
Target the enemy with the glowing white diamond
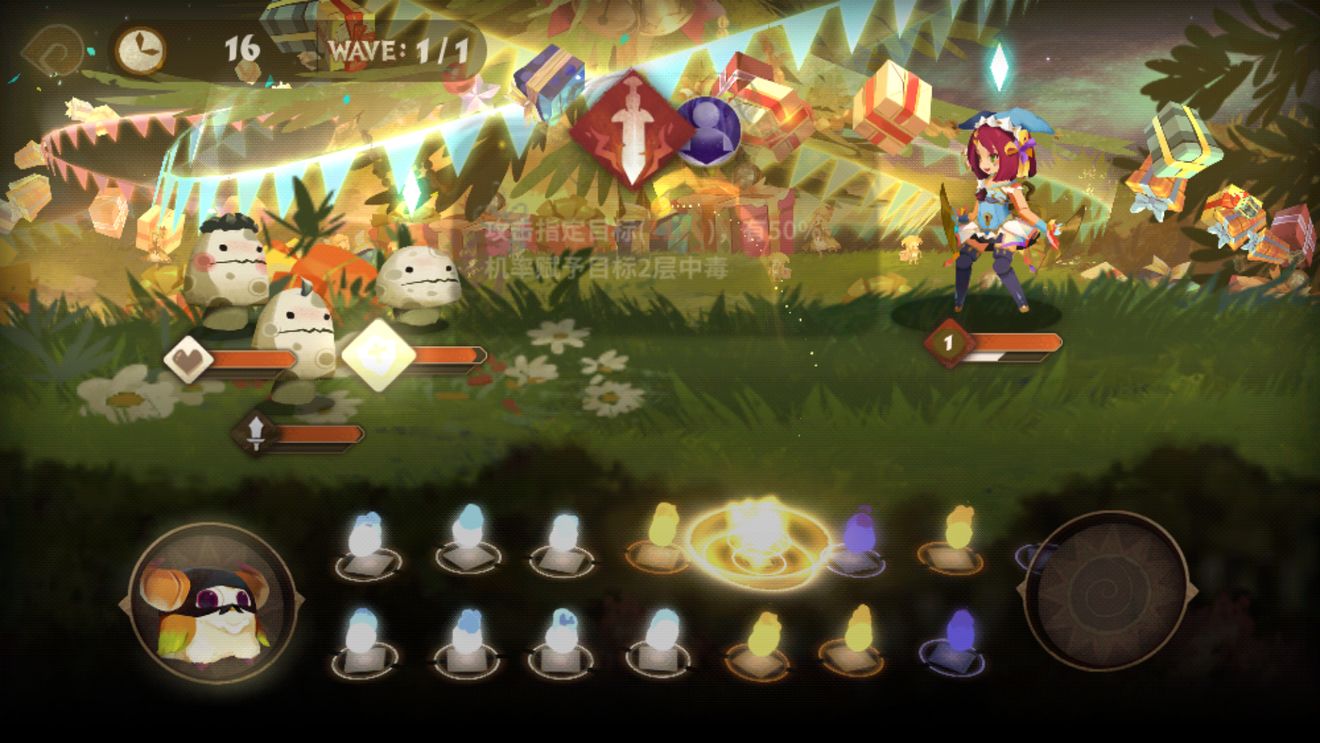coord(418,282)
